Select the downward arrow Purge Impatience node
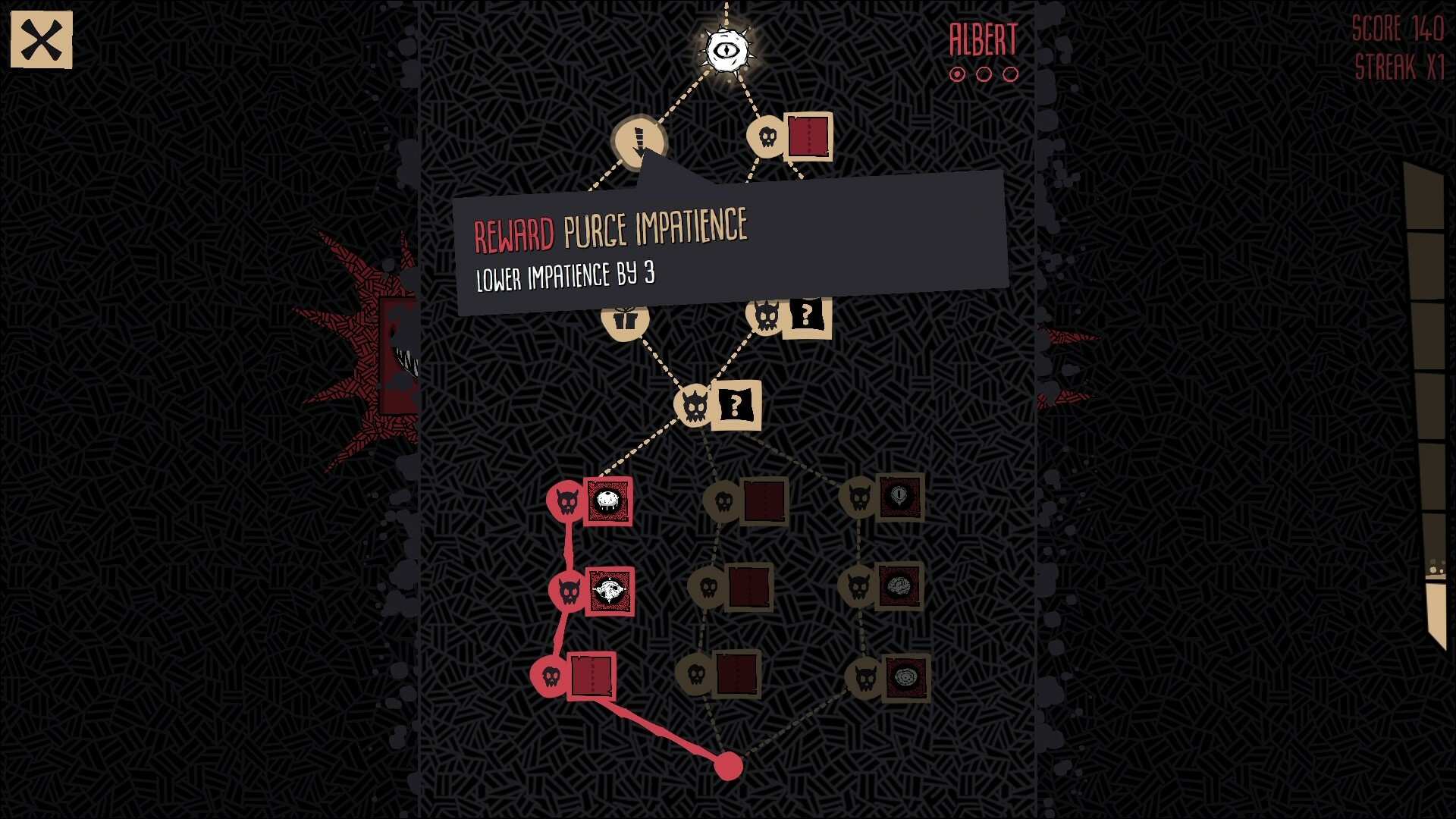The height and width of the screenshot is (819, 1456). pyautogui.click(x=639, y=140)
